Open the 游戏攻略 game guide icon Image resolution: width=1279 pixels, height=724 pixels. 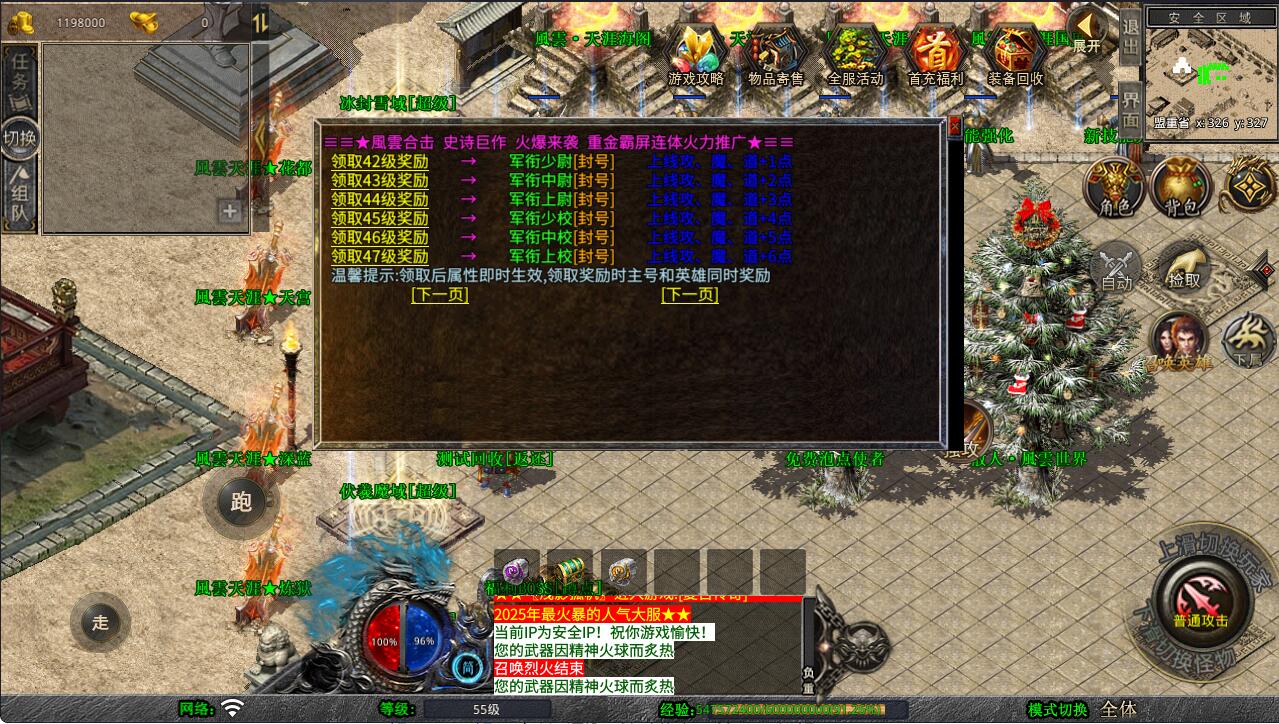[696, 55]
